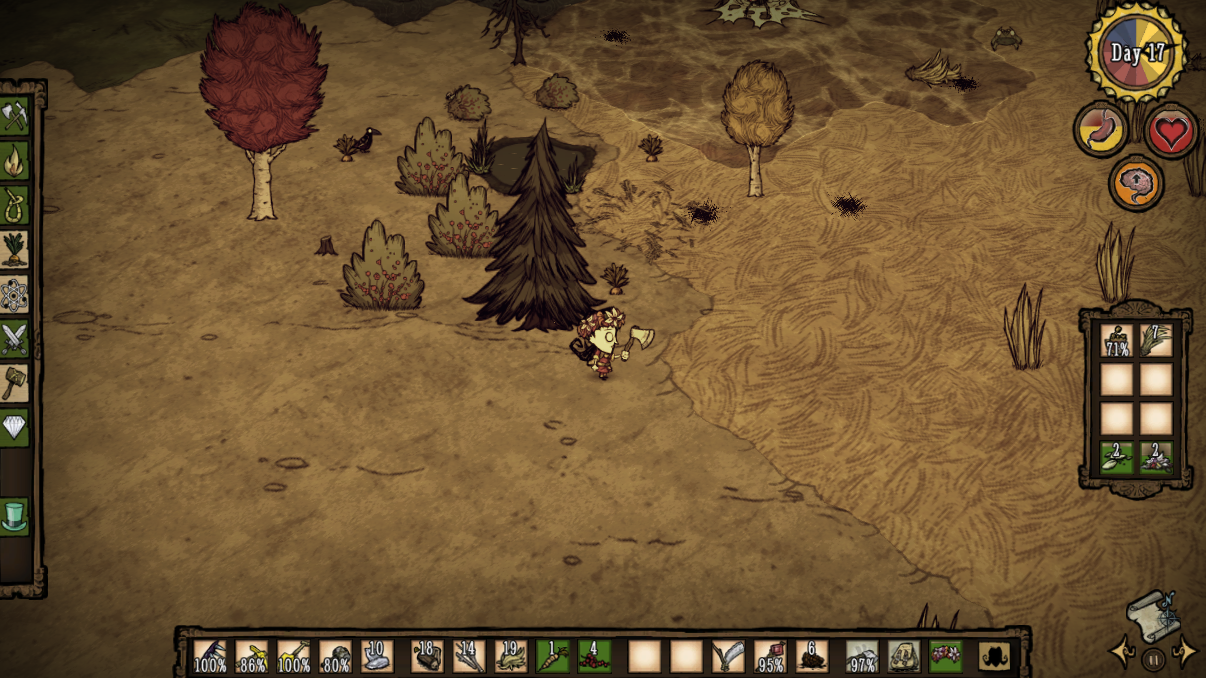Open the Fire crafting tab
The image size is (1206, 678).
14,159
